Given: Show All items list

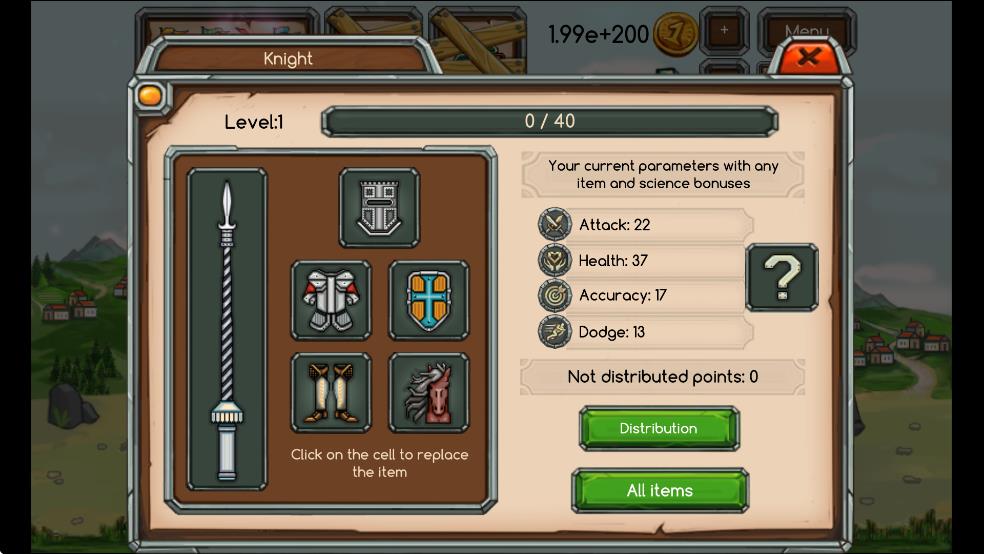Looking at the screenshot, I should point(660,490).
